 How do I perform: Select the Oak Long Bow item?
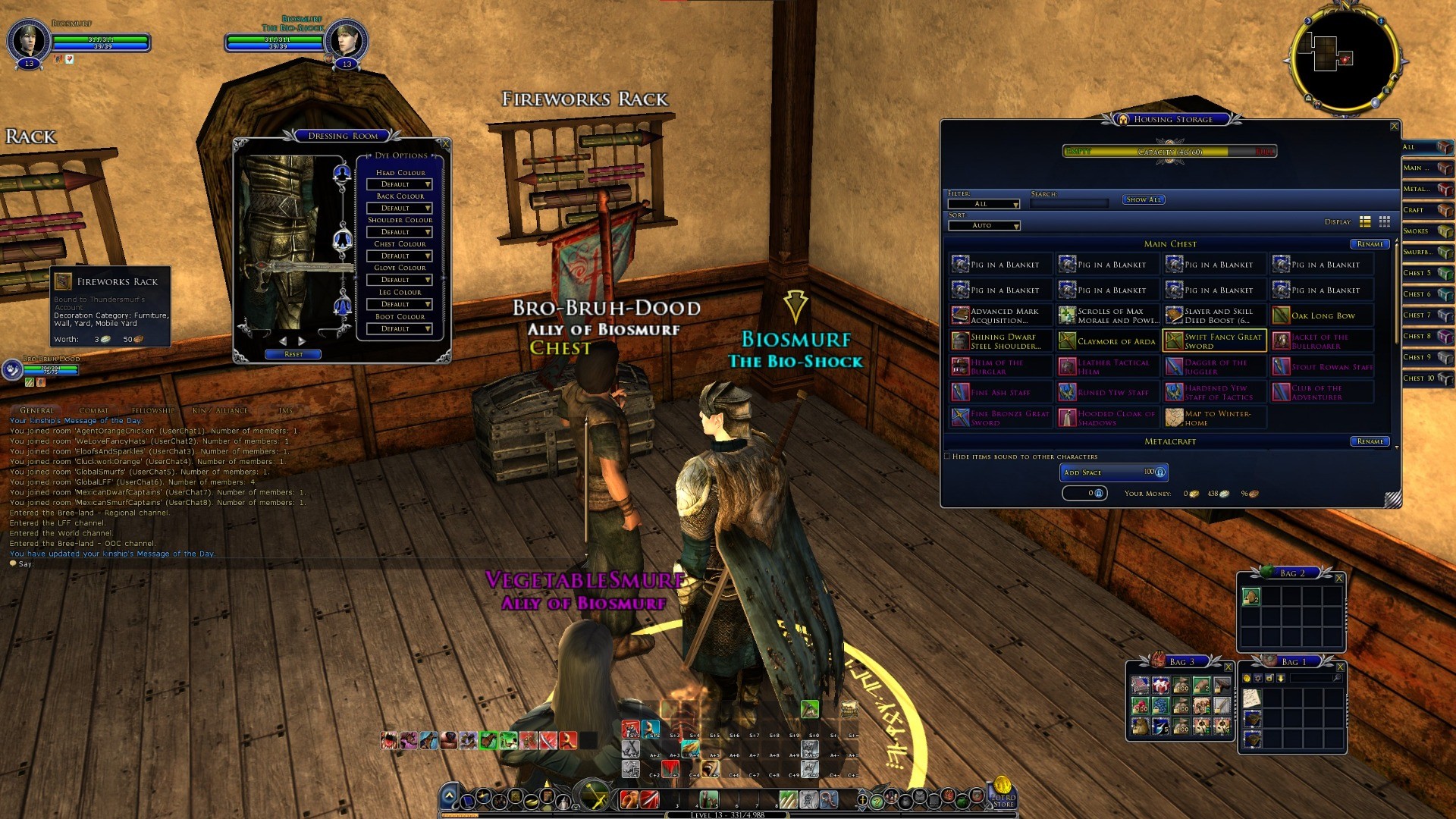click(1322, 315)
